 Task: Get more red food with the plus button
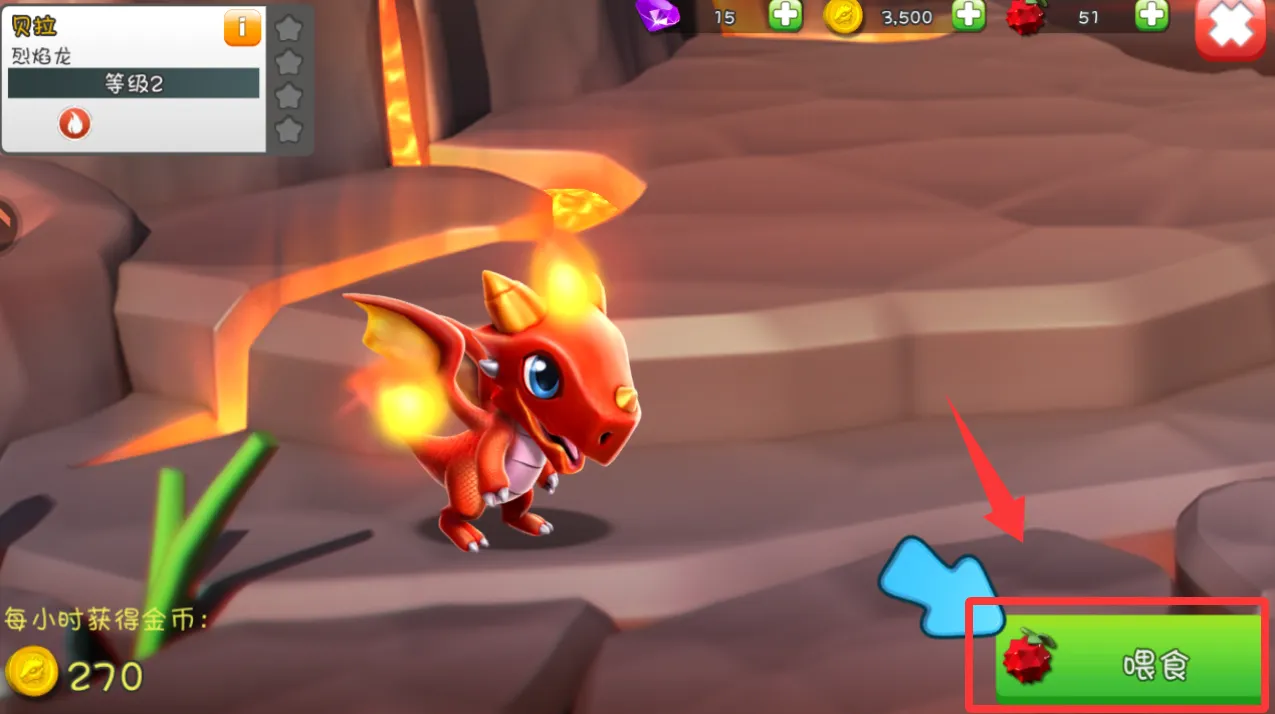pyautogui.click(x=1152, y=15)
